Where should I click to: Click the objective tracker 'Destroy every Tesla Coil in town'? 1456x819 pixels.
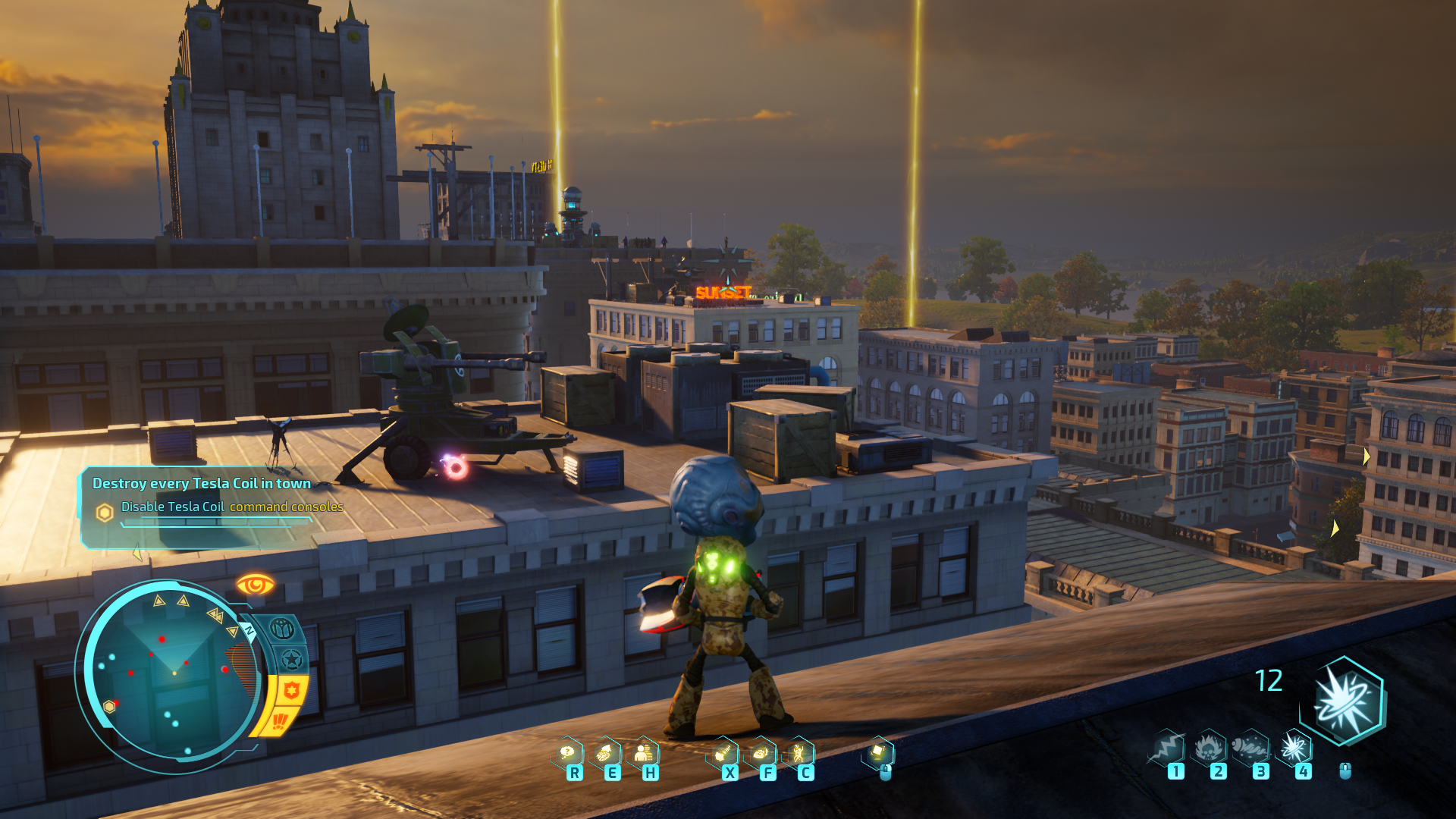coord(202,484)
